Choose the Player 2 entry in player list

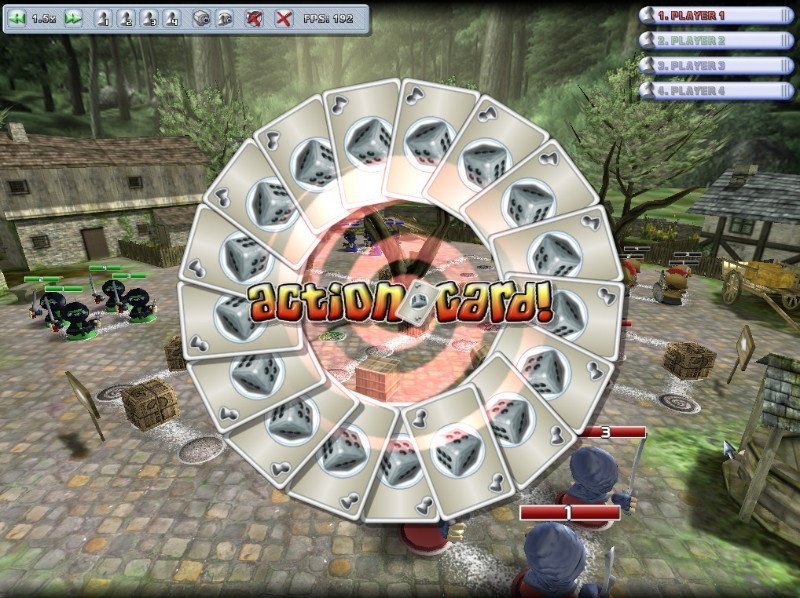tap(708, 41)
